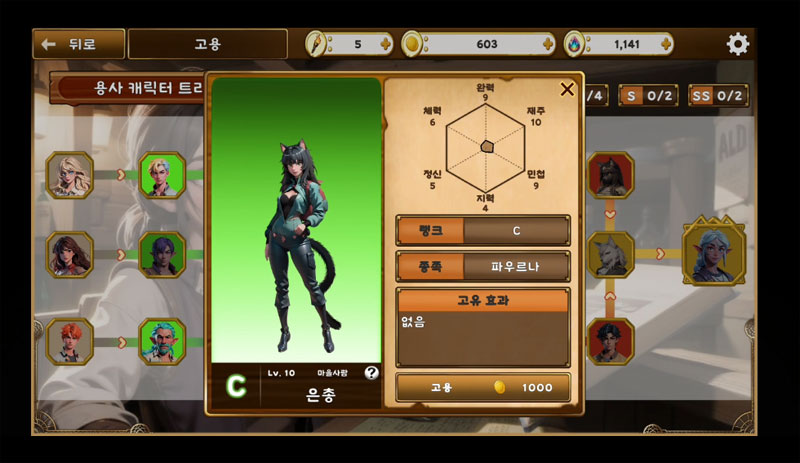The width and height of the screenshot is (800, 463).
Task: Open the settings gear
Action: tap(738, 44)
